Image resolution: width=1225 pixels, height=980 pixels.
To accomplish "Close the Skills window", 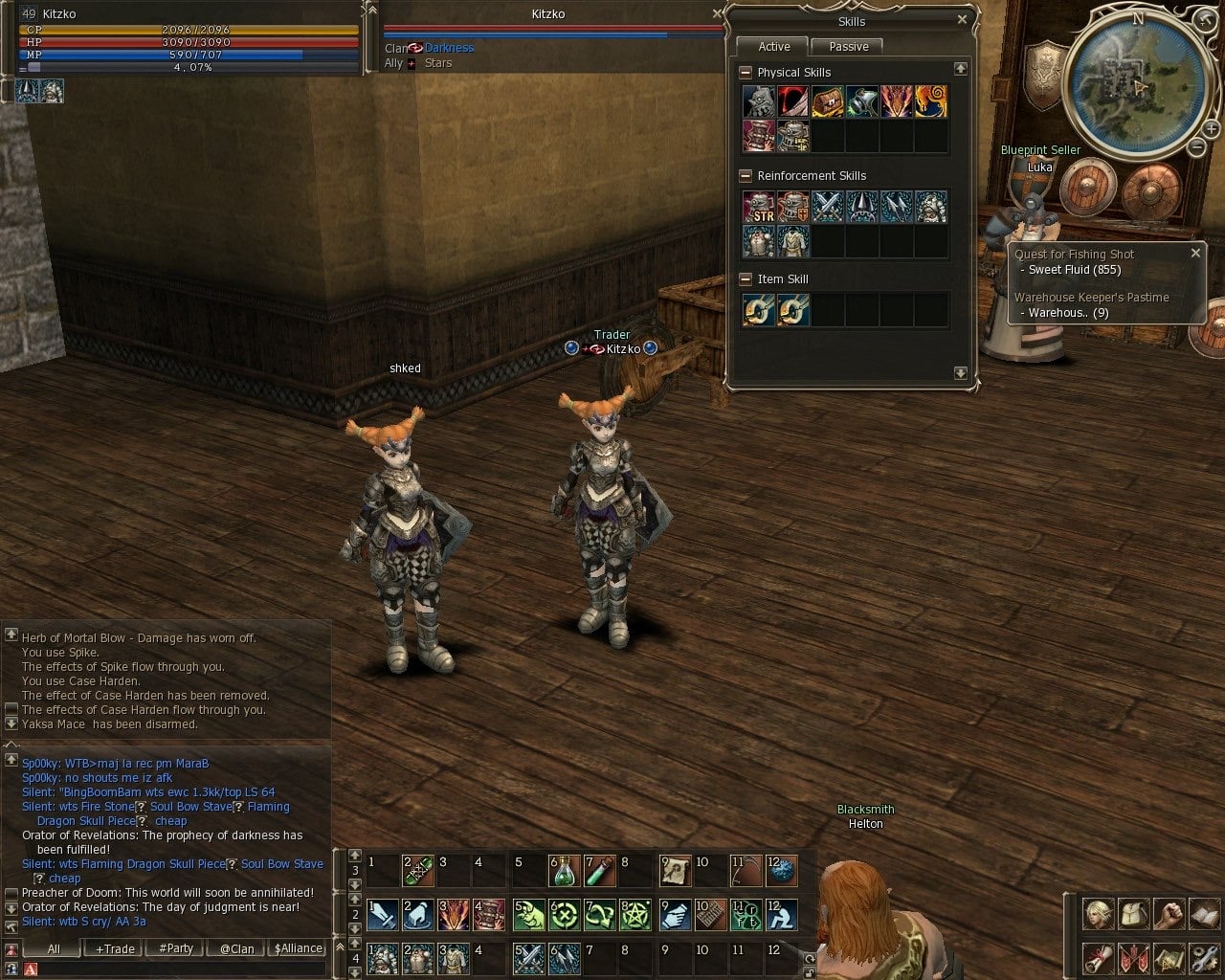I will click(962, 19).
